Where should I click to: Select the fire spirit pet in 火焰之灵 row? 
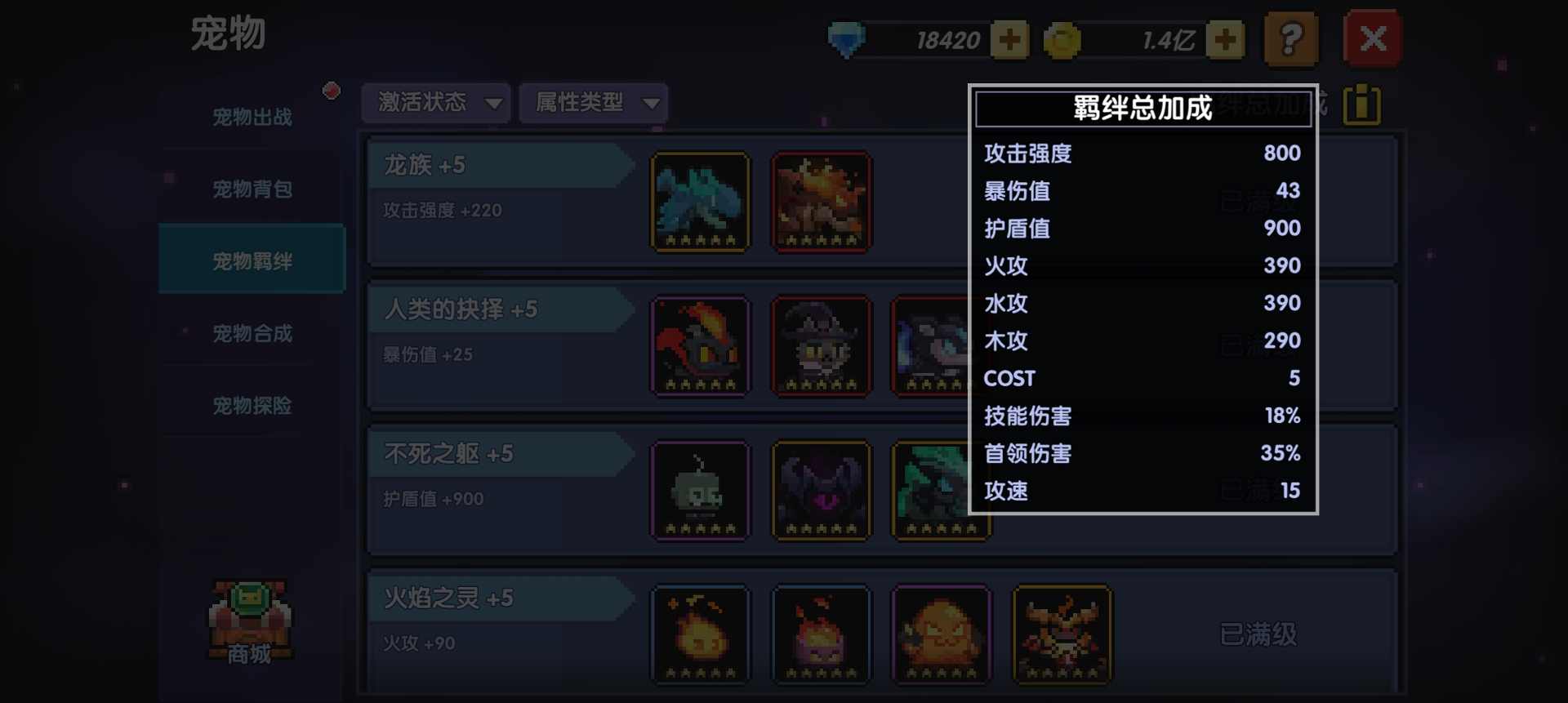(700, 635)
